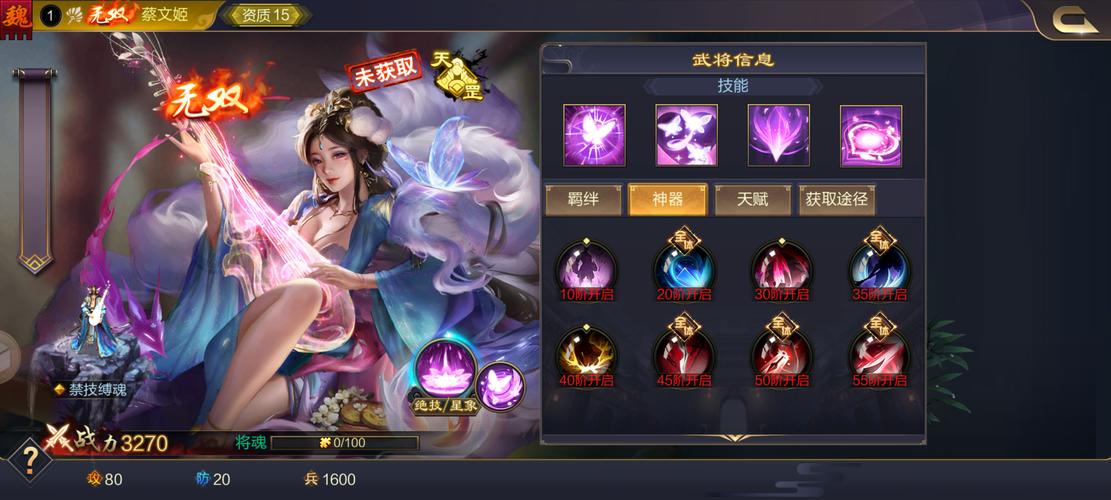Tap the purple lotus skill icon
The height and width of the screenshot is (500, 1111).
[778, 135]
